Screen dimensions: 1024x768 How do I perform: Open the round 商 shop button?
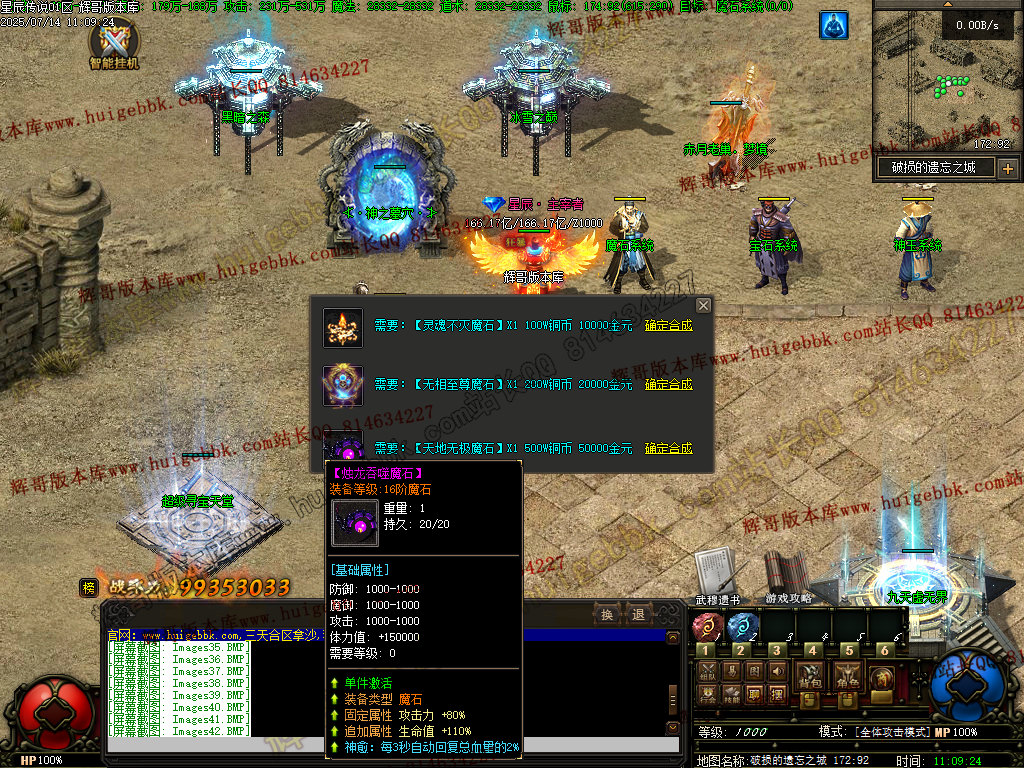(882, 678)
